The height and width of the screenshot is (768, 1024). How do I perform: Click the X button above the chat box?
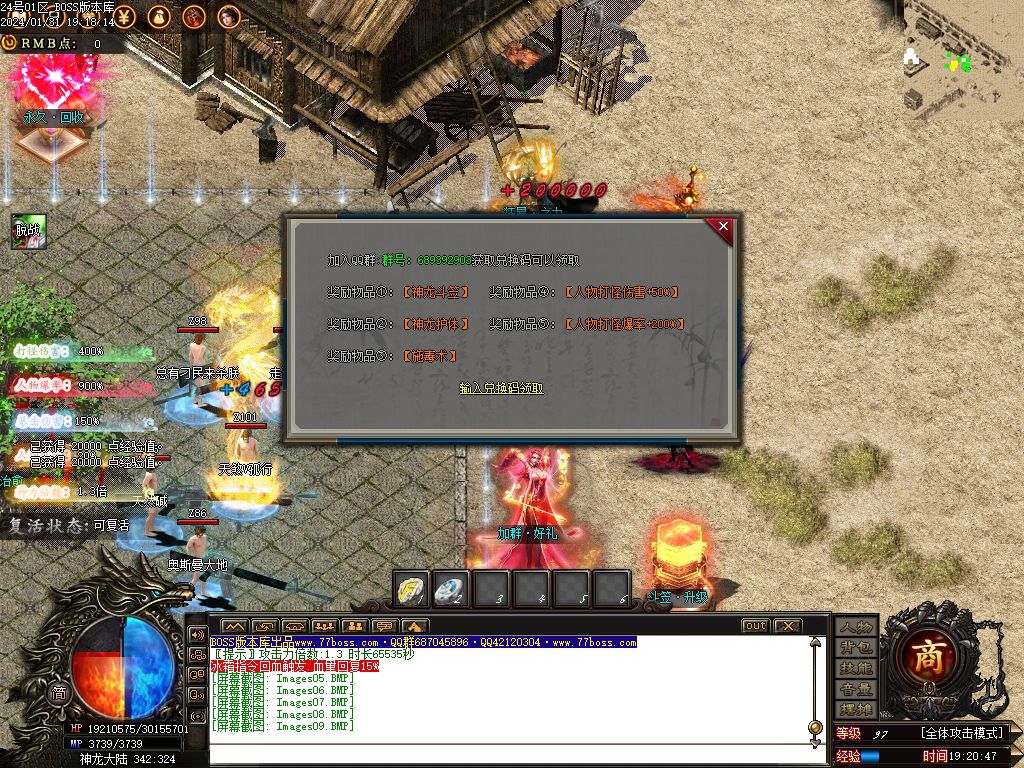[788, 626]
